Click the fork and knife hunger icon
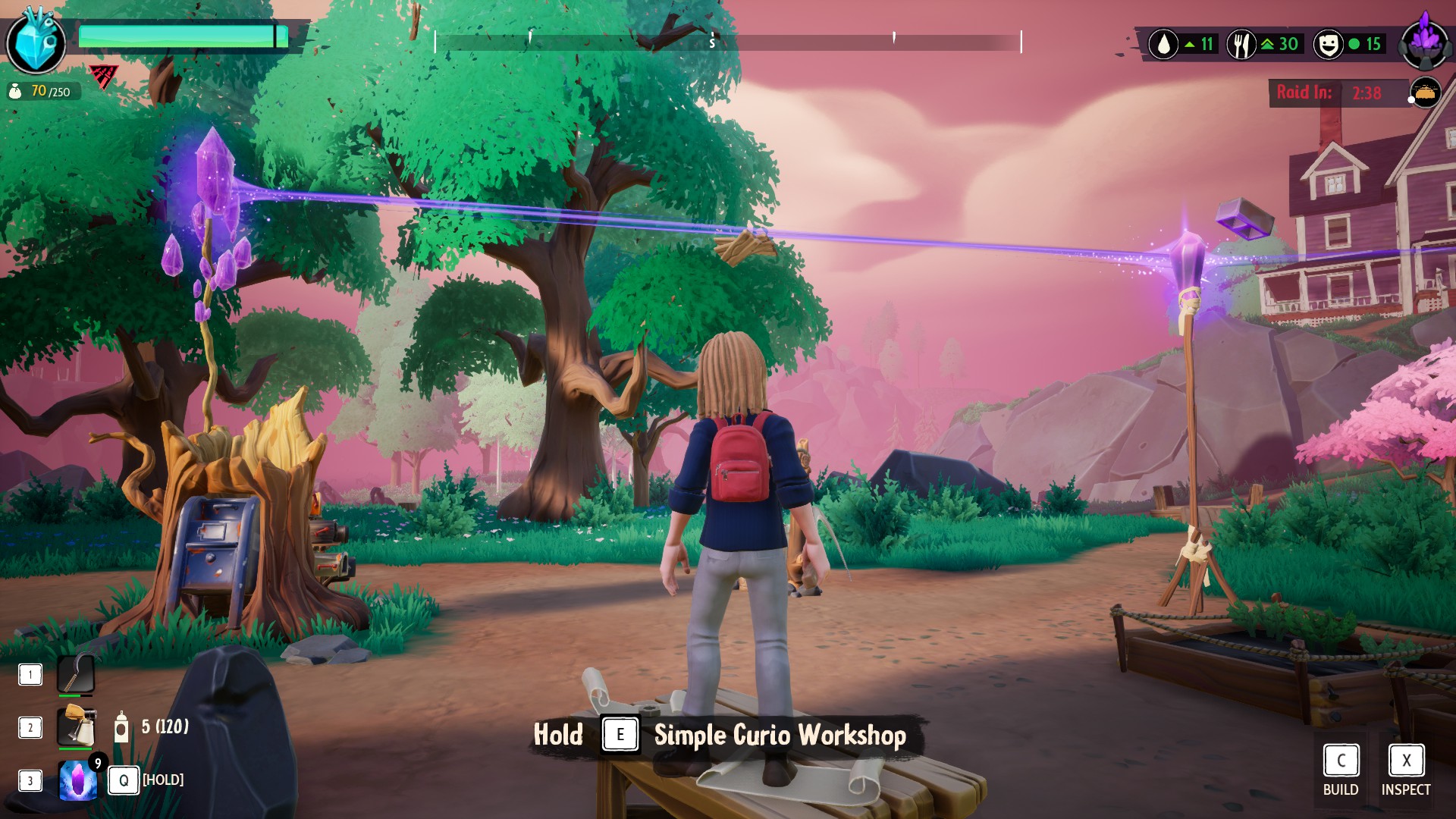Image resolution: width=1456 pixels, height=819 pixels. point(1241,45)
